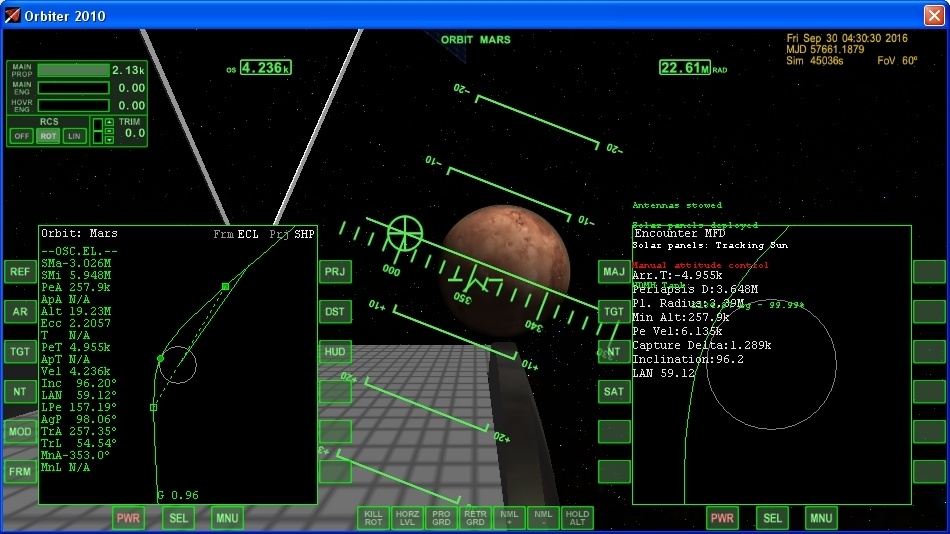Choose the MAJ button on the Encounter MFD
The width and height of the screenshot is (950, 534).
(614, 272)
